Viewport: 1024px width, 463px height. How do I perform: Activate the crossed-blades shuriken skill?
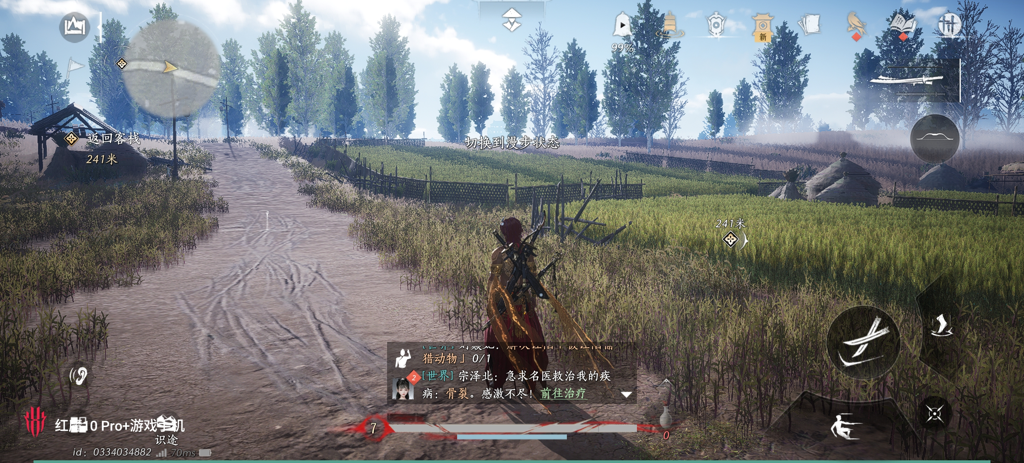click(x=934, y=412)
